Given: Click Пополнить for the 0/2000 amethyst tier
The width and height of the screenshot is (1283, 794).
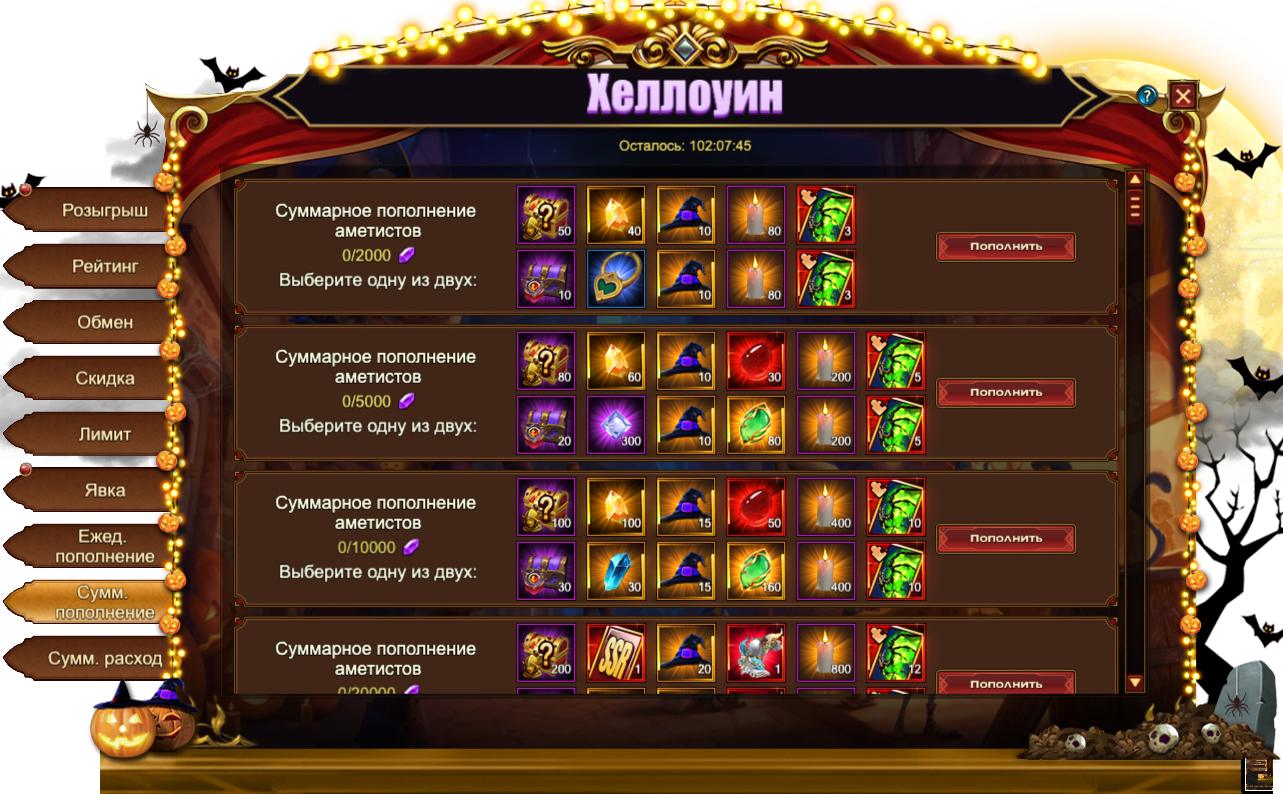Looking at the screenshot, I should [x=1005, y=246].
